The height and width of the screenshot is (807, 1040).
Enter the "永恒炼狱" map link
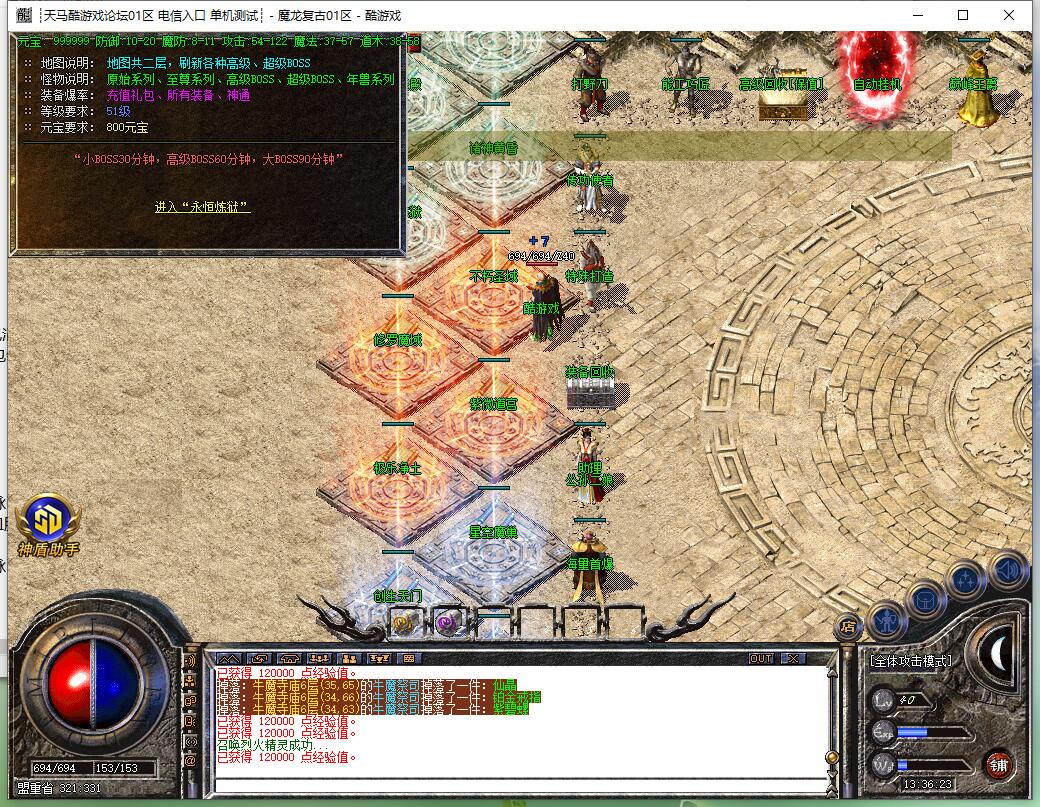[x=202, y=207]
